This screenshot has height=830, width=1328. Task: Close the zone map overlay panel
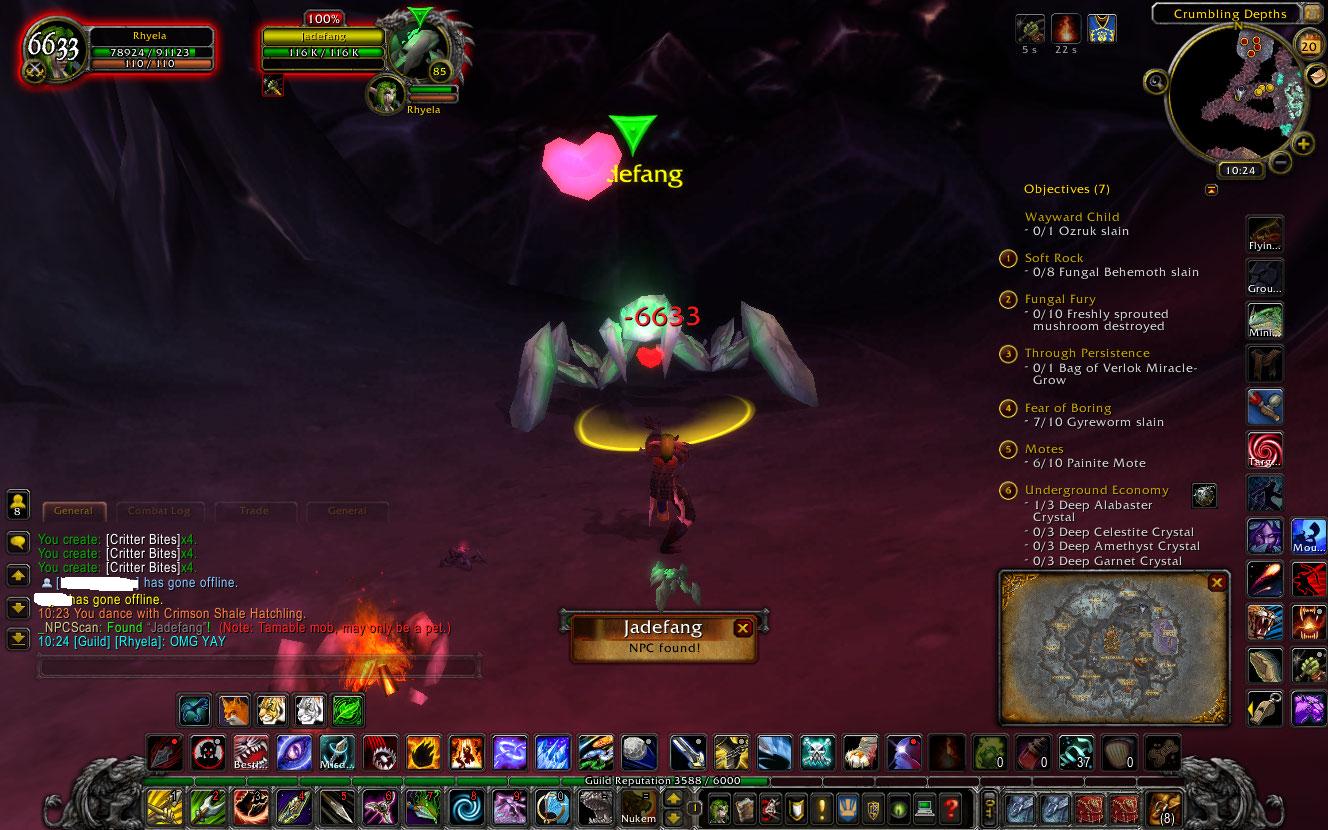pos(1216,582)
